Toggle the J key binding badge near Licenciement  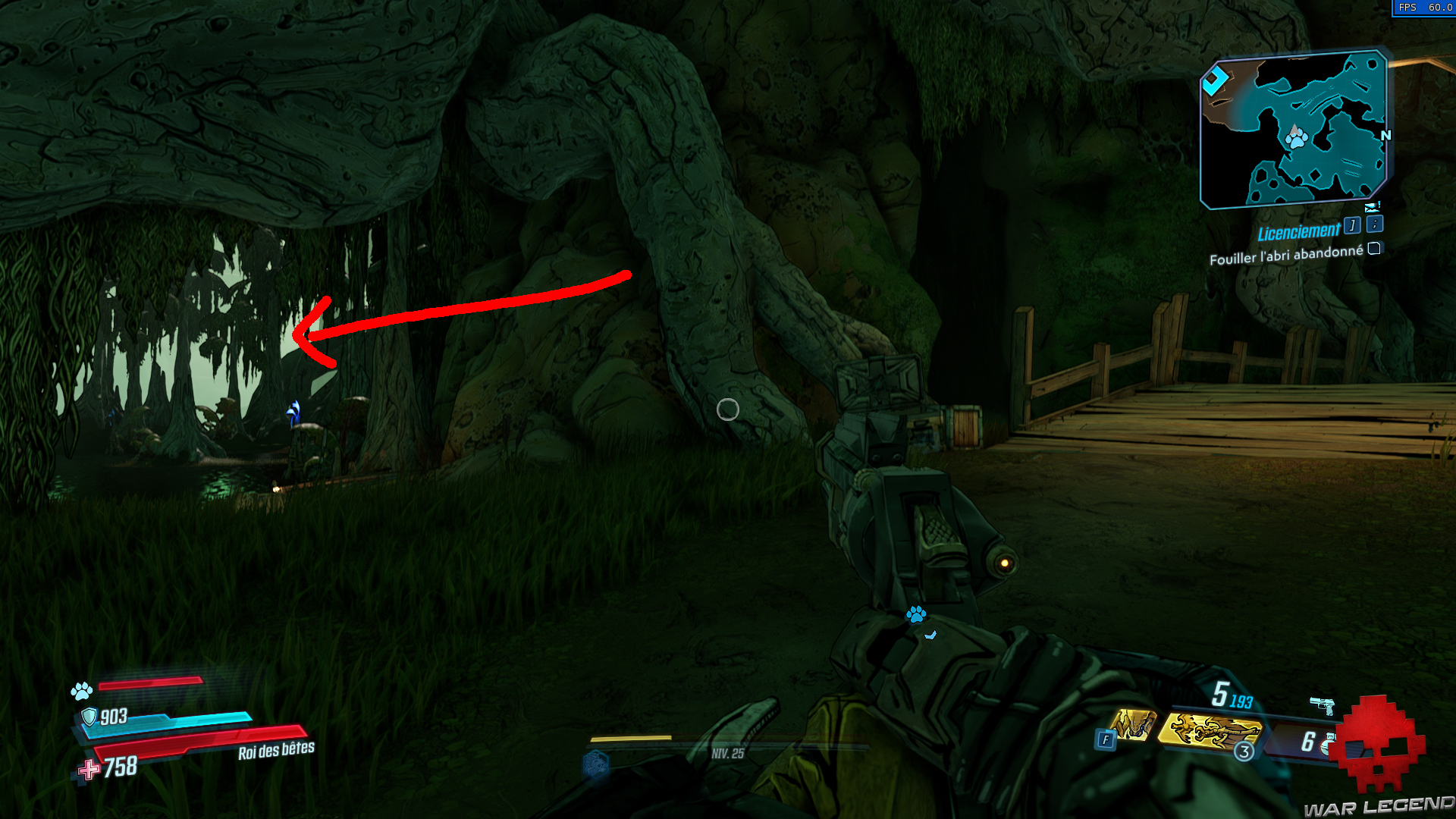coord(1353,226)
